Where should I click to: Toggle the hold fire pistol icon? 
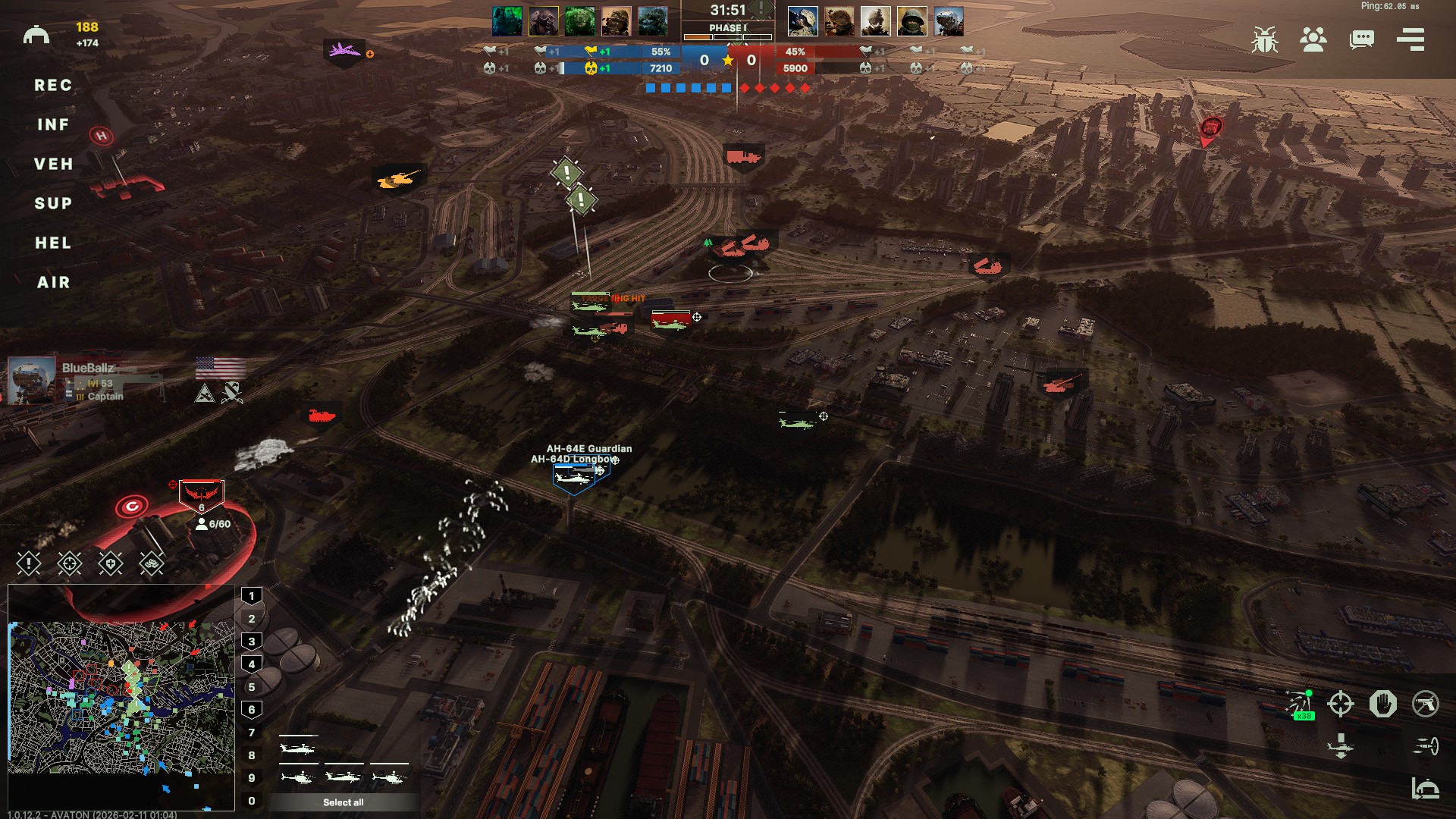pos(1425,704)
